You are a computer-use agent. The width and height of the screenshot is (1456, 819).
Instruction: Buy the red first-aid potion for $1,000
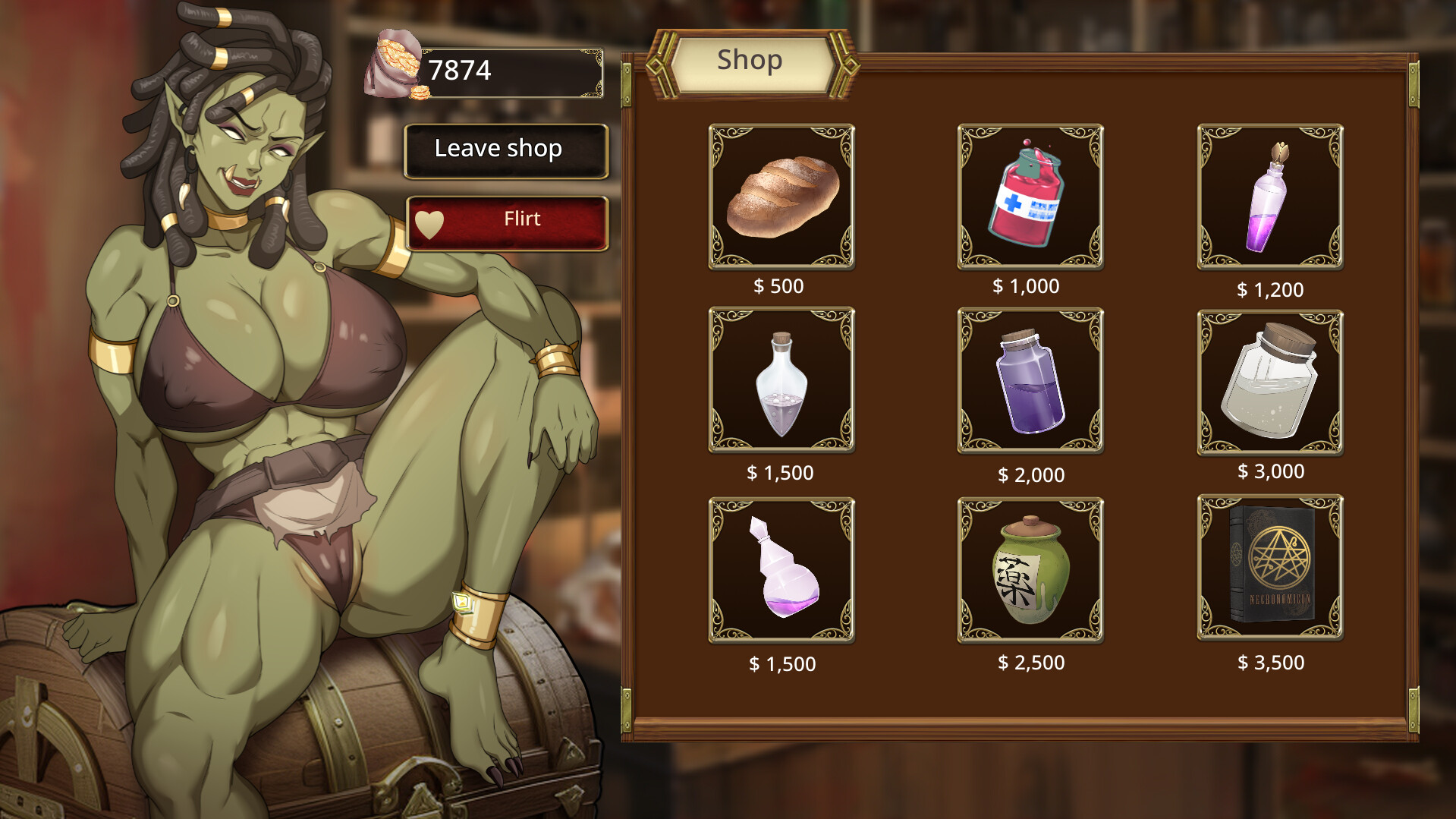coord(1030,196)
